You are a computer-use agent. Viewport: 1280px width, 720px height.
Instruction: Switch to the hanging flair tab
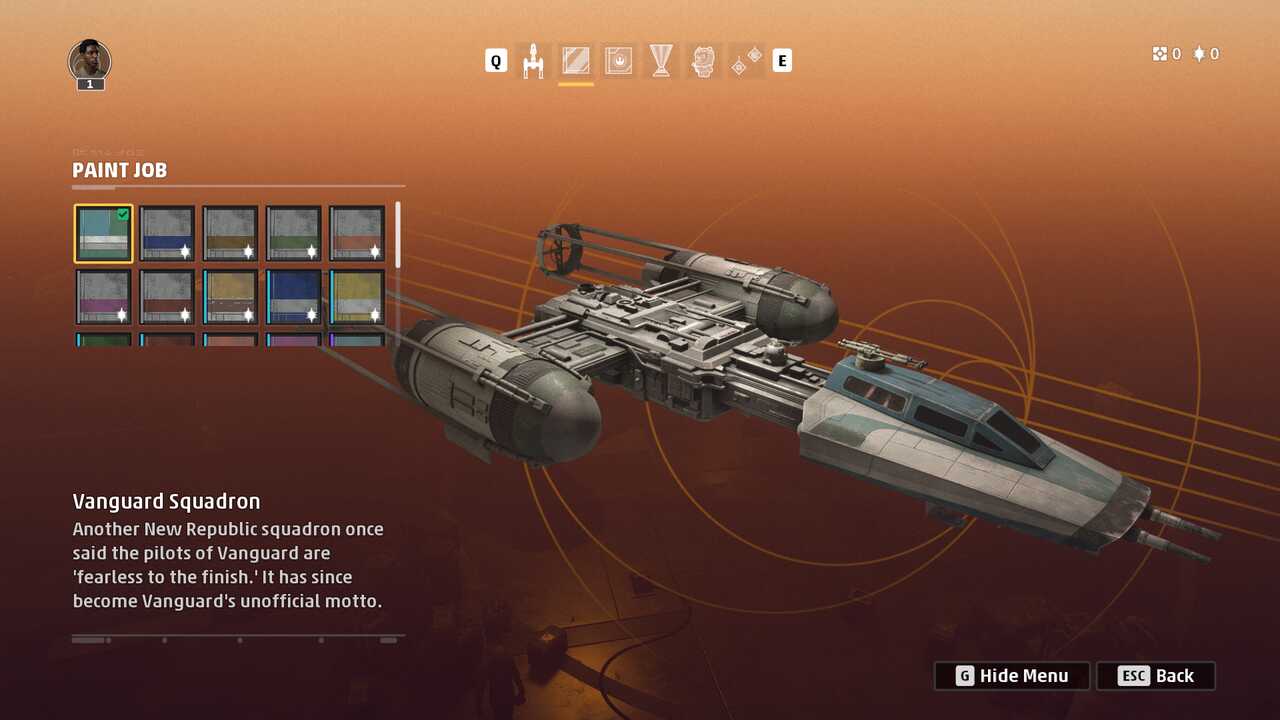[x=746, y=61]
